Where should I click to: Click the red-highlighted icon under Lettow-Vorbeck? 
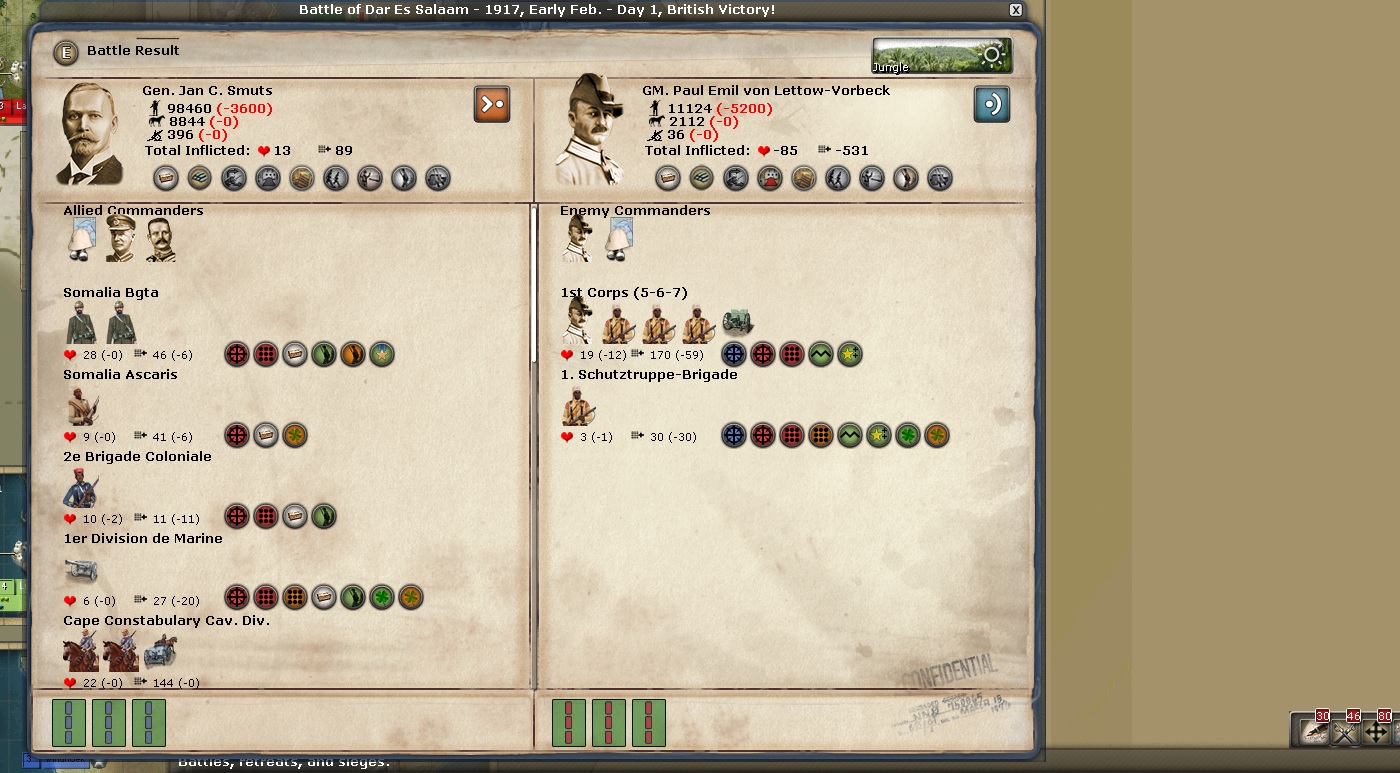[x=769, y=178]
